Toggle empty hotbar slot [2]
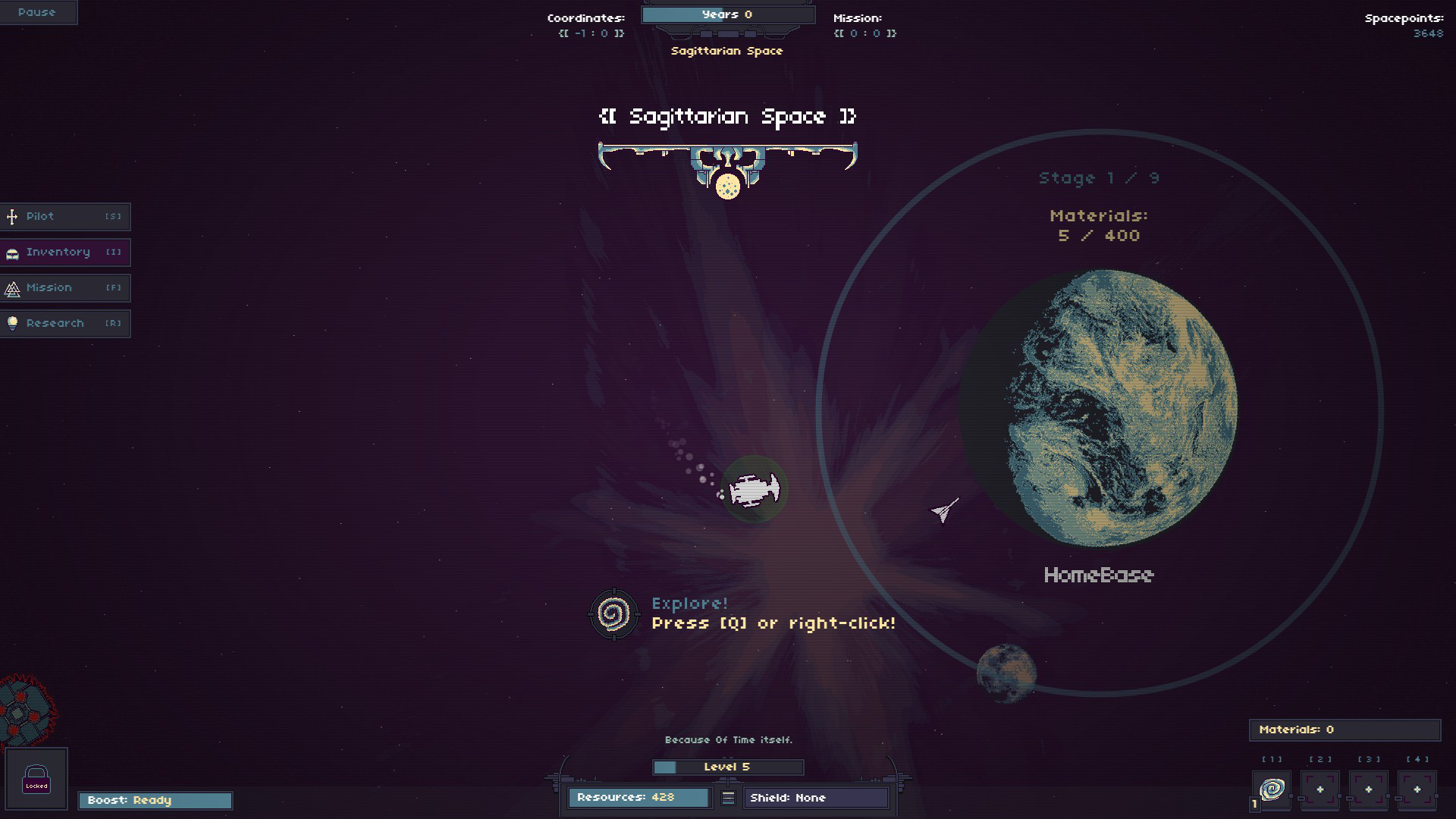Viewport: 1456px width, 819px height. [x=1320, y=789]
